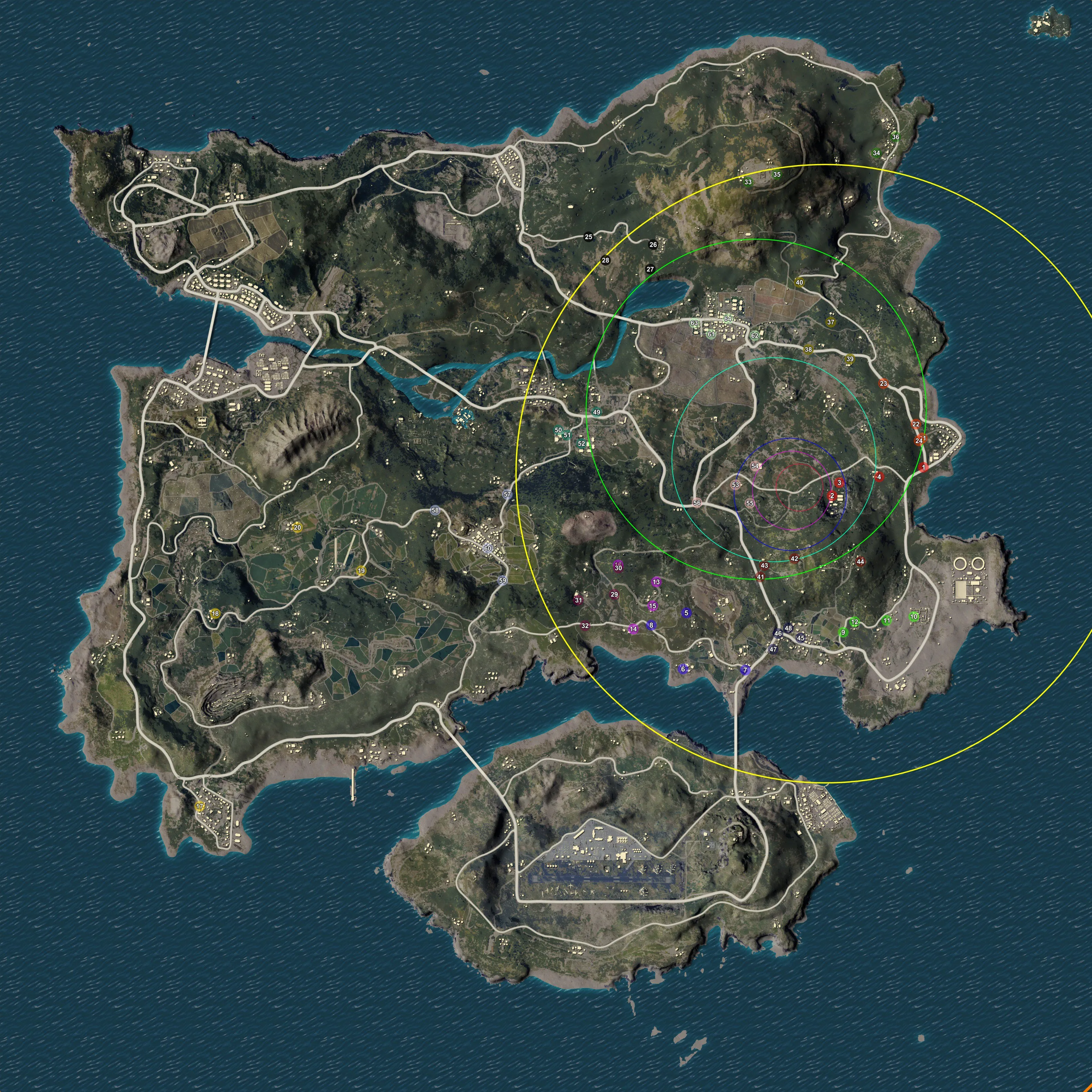Select player marker number 17
The width and height of the screenshot is (1092, 1092).
(200, 807)
